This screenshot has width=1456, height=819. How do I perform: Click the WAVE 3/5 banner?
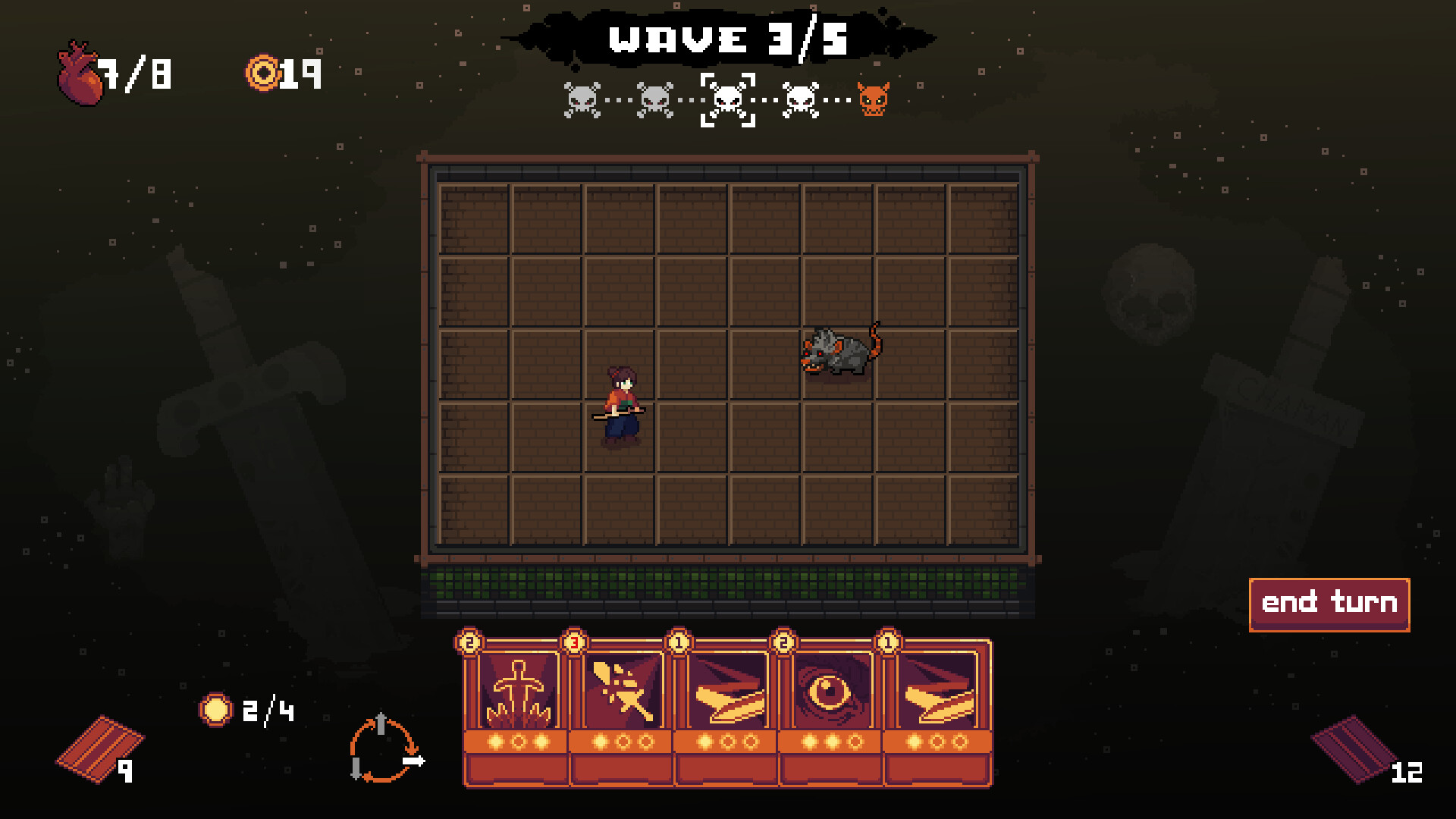pos(726,36)
